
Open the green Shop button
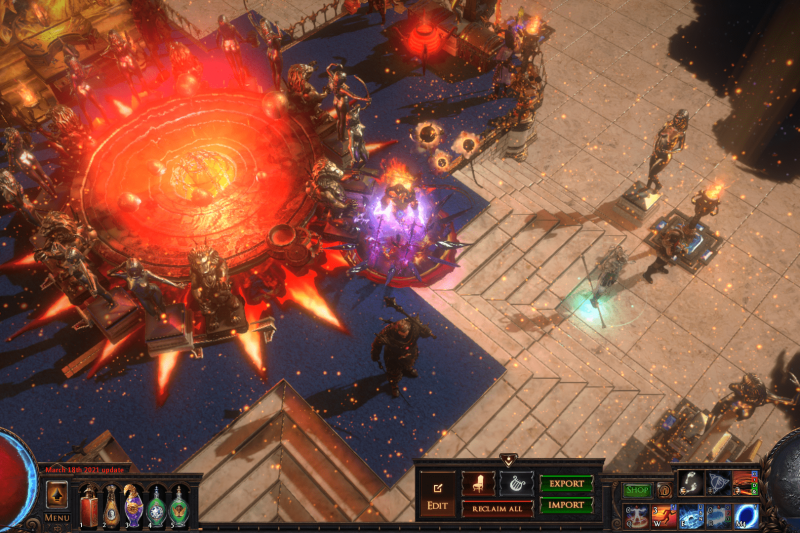637,490
